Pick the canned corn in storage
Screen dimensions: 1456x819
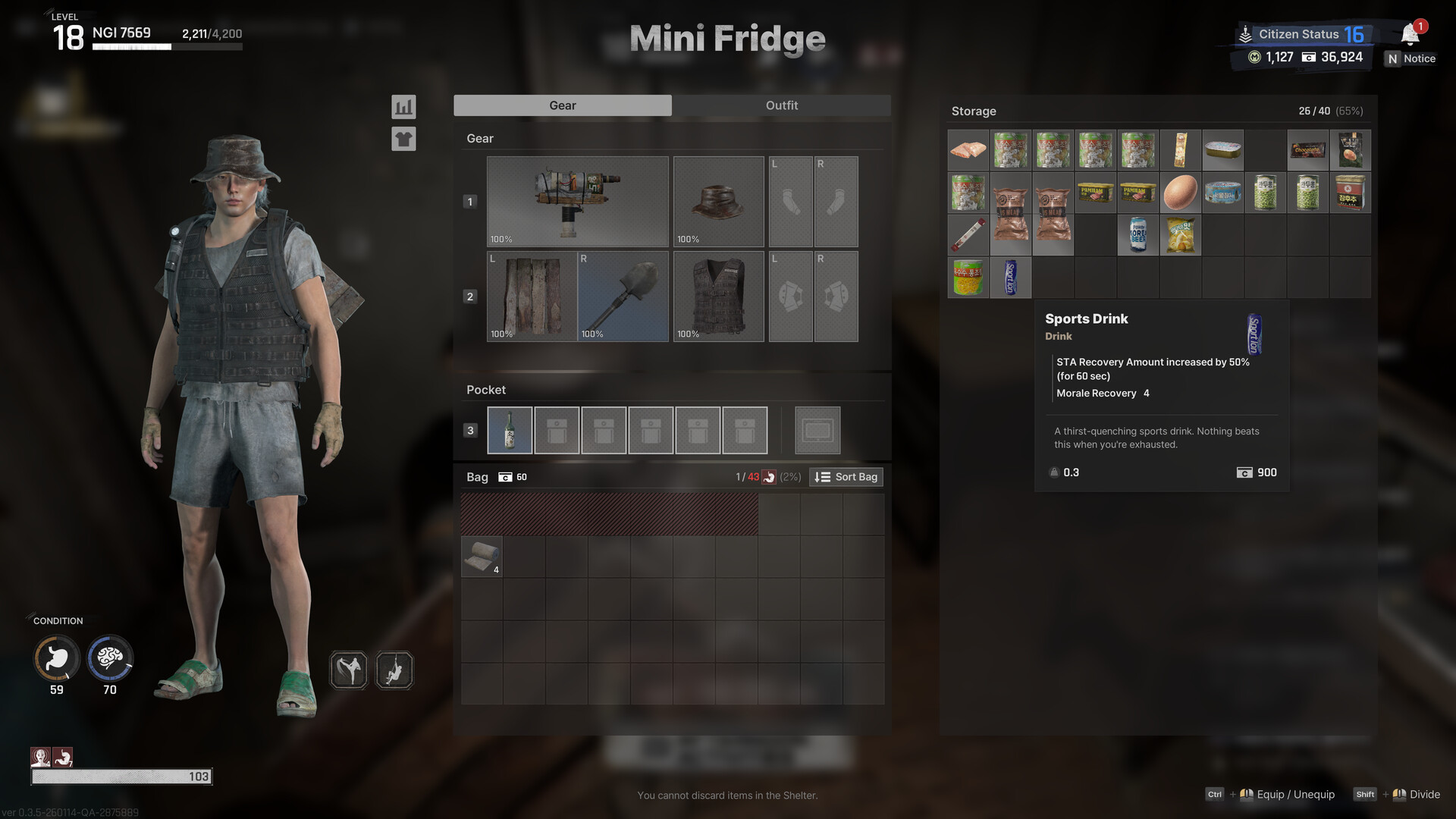tap(968, 278)
